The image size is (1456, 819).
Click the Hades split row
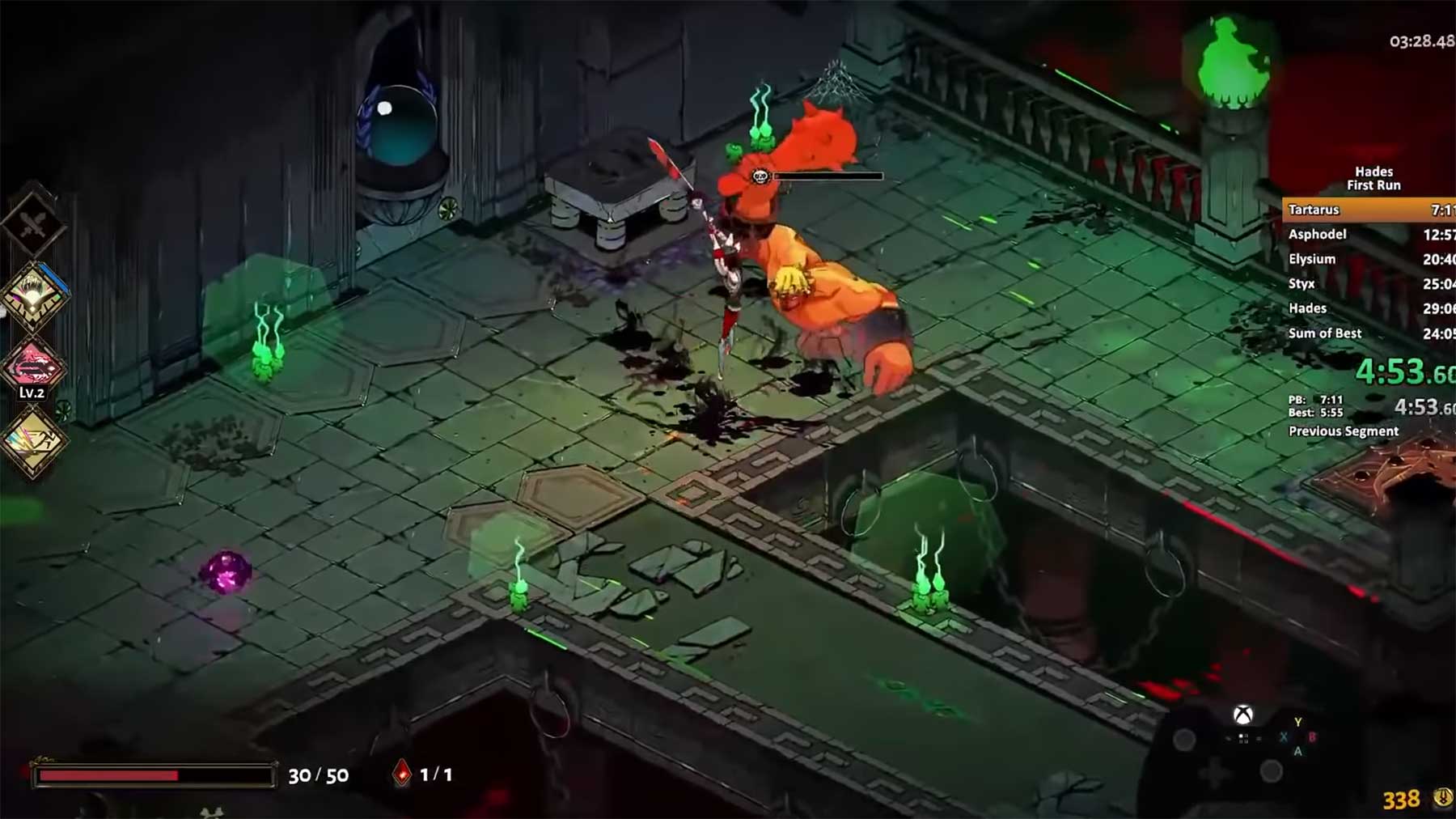click(1369, 308)
